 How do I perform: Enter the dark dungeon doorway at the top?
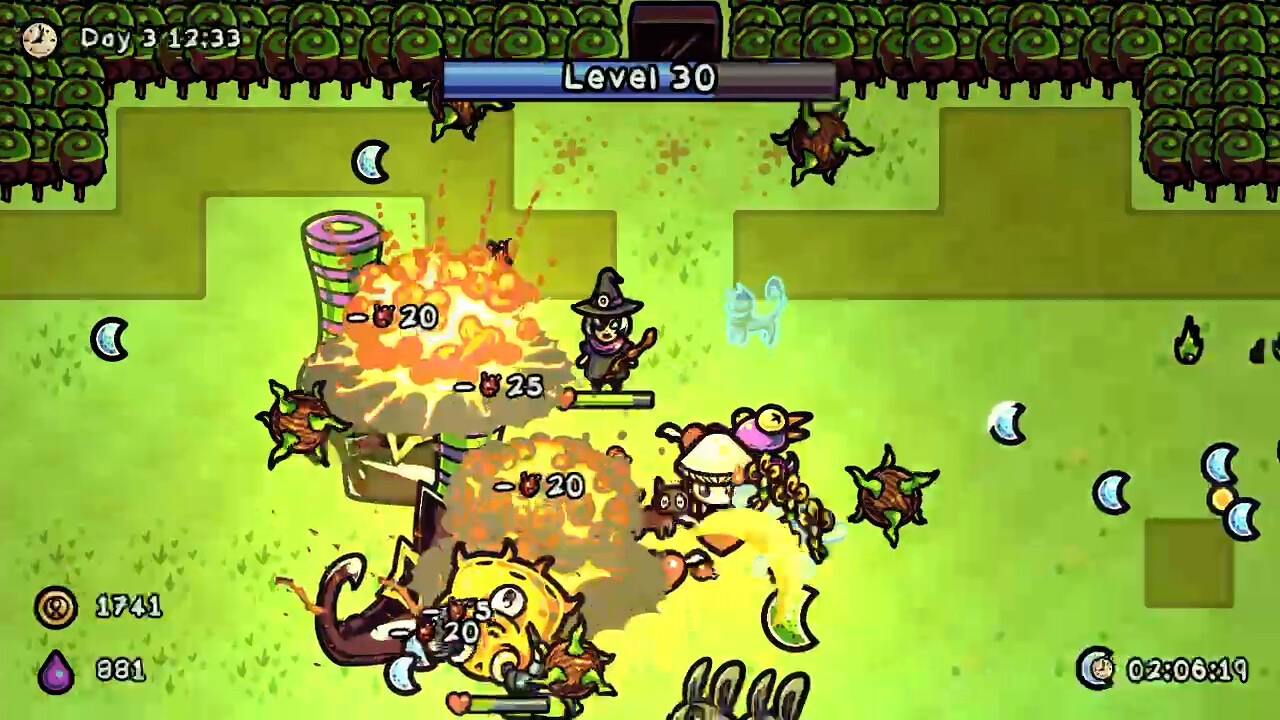[672, 30]
